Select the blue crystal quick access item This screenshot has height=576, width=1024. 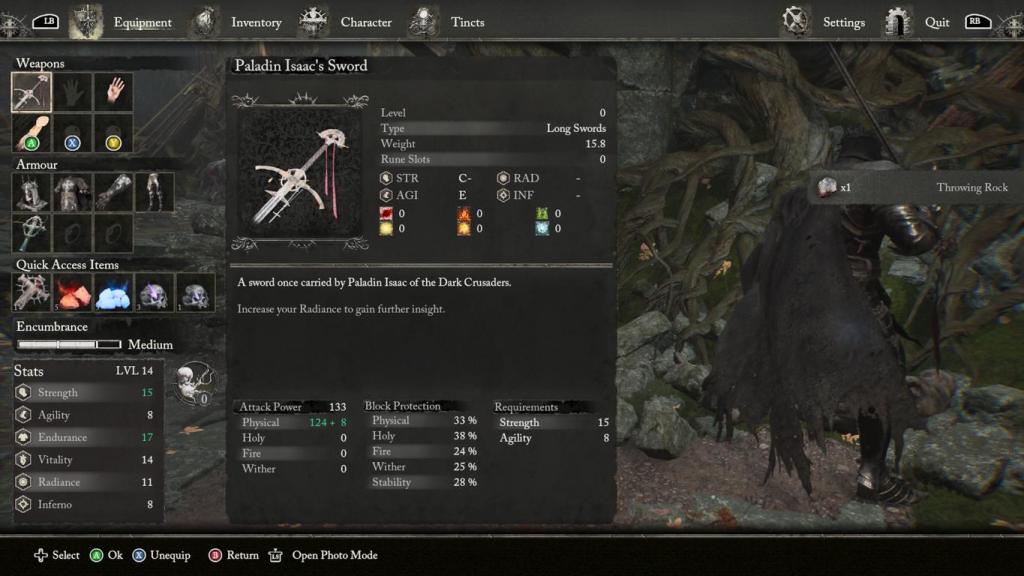pyautogui.click(x=113, y=292)
